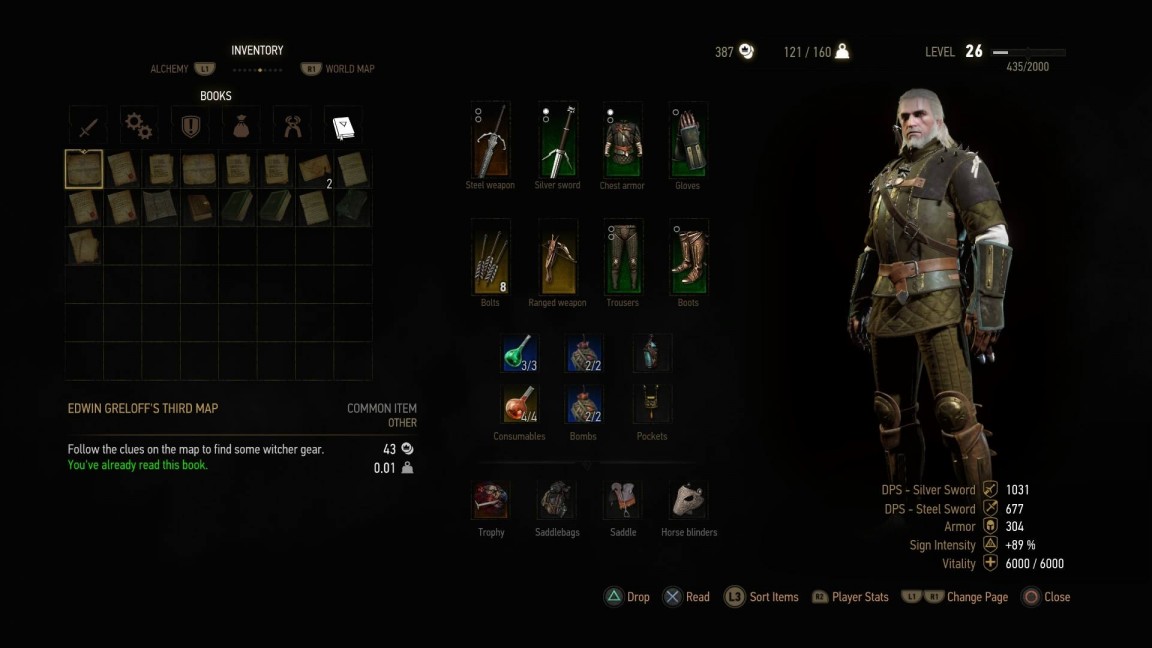Viewport: 1152px width, 648px height.
Task: Choose the horse blinders slot
Action: click(688, 500)
